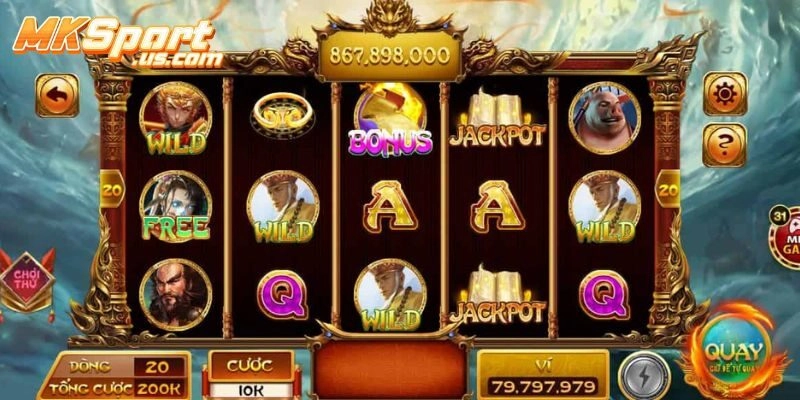Screen dimensions: 800x400
Task: Open the mini game icon
Action: coord(786,235)
